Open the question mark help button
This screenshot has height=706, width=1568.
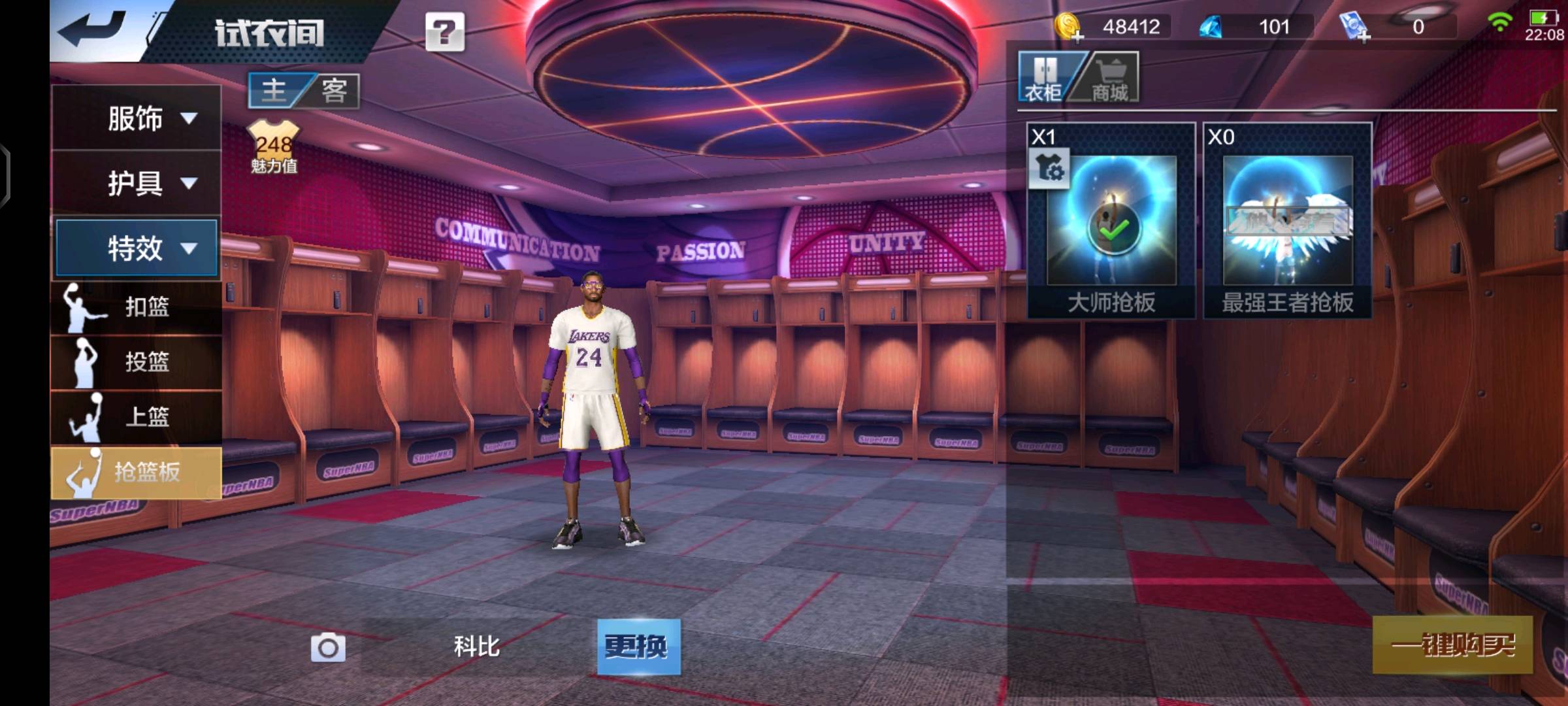click(x=445, y=31)
